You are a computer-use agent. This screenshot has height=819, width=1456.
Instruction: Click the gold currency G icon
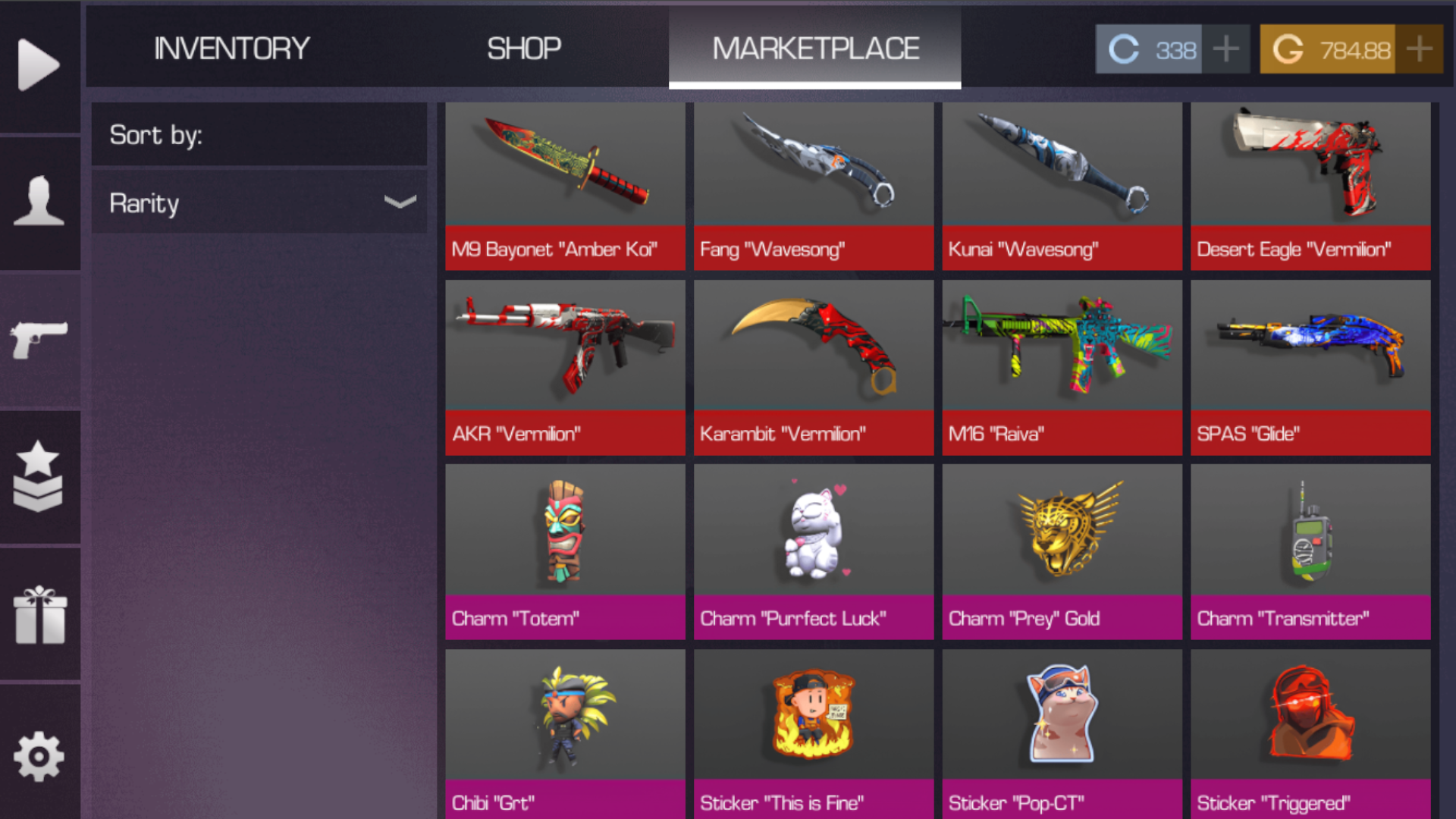pos(1287,49)
